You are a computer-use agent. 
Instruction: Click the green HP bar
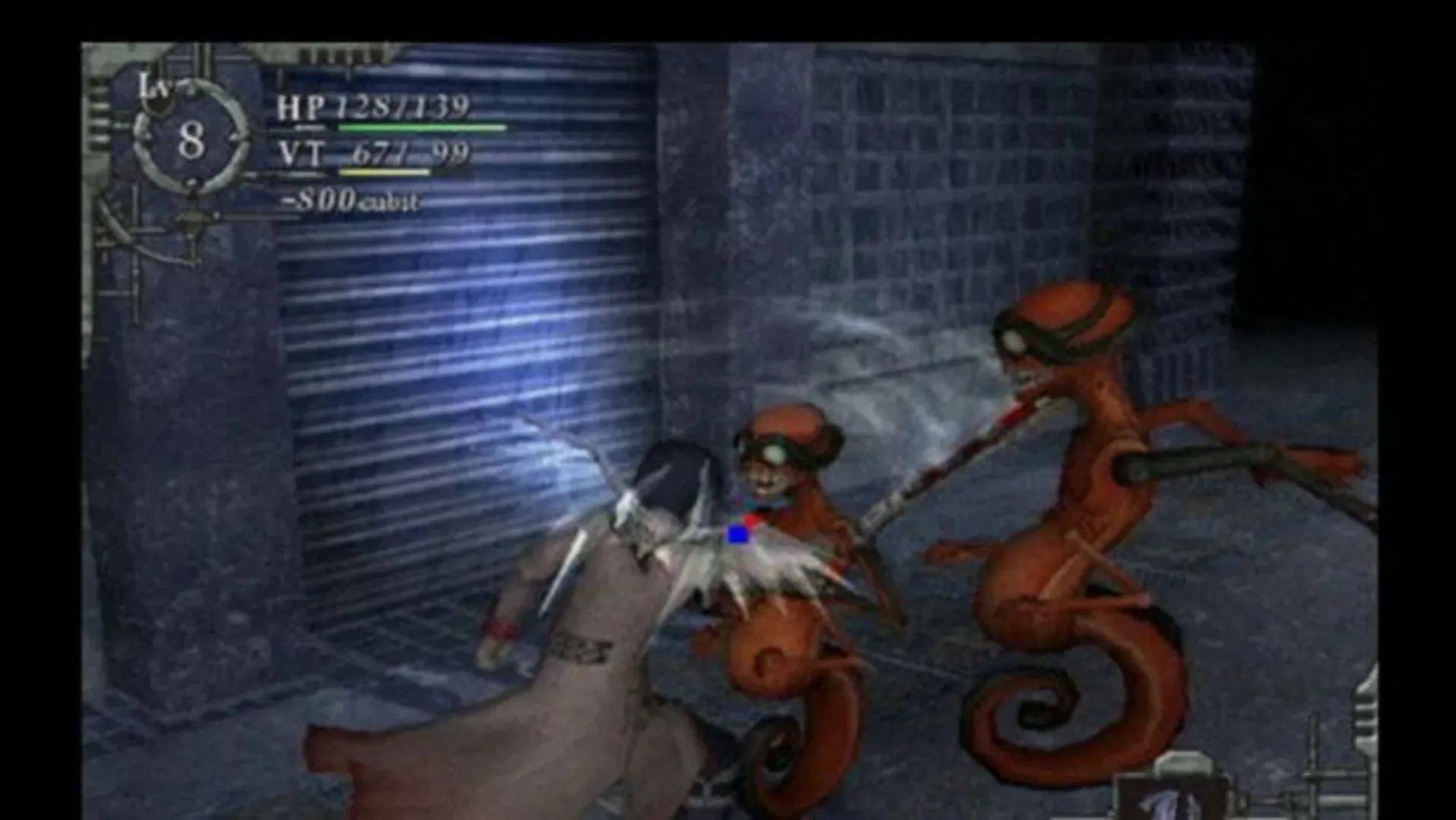coord(422,129)
